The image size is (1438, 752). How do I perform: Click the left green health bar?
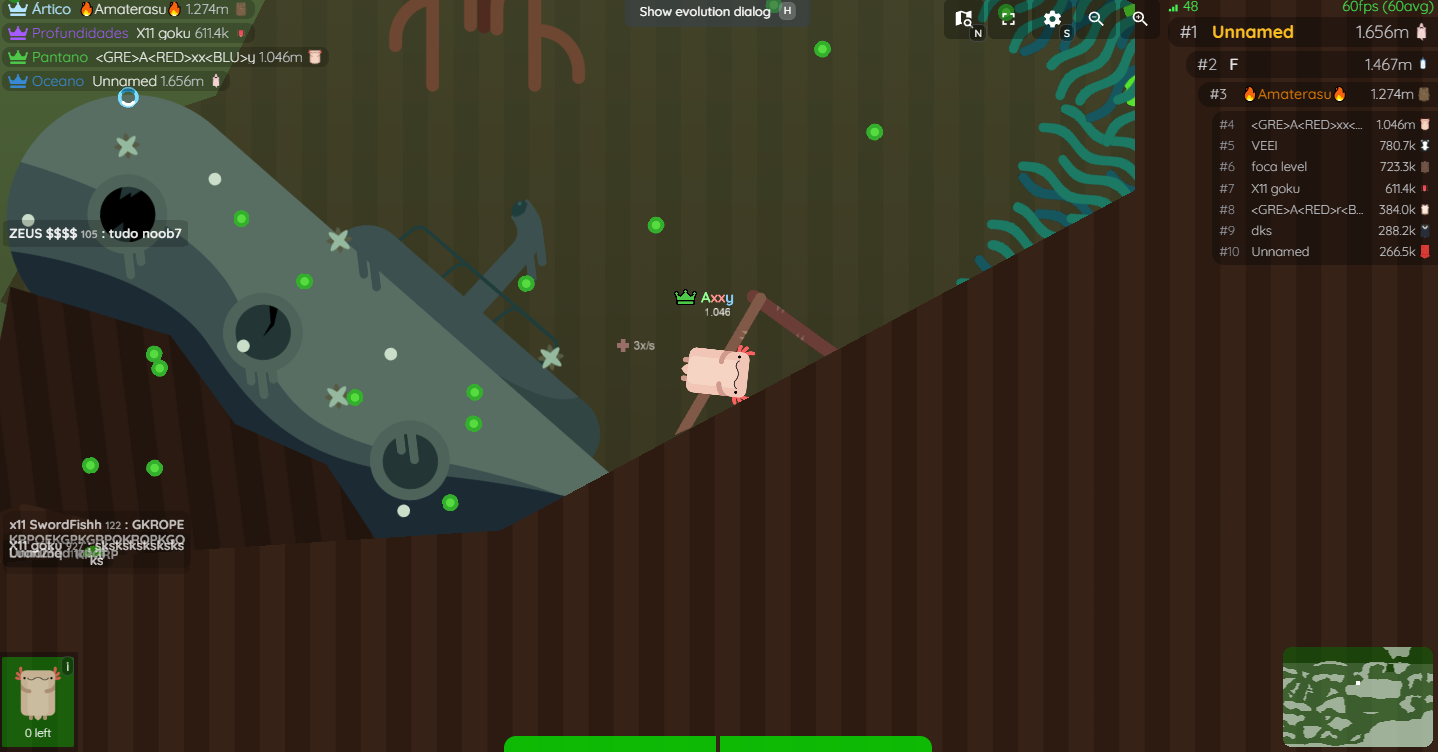[610, 744]
